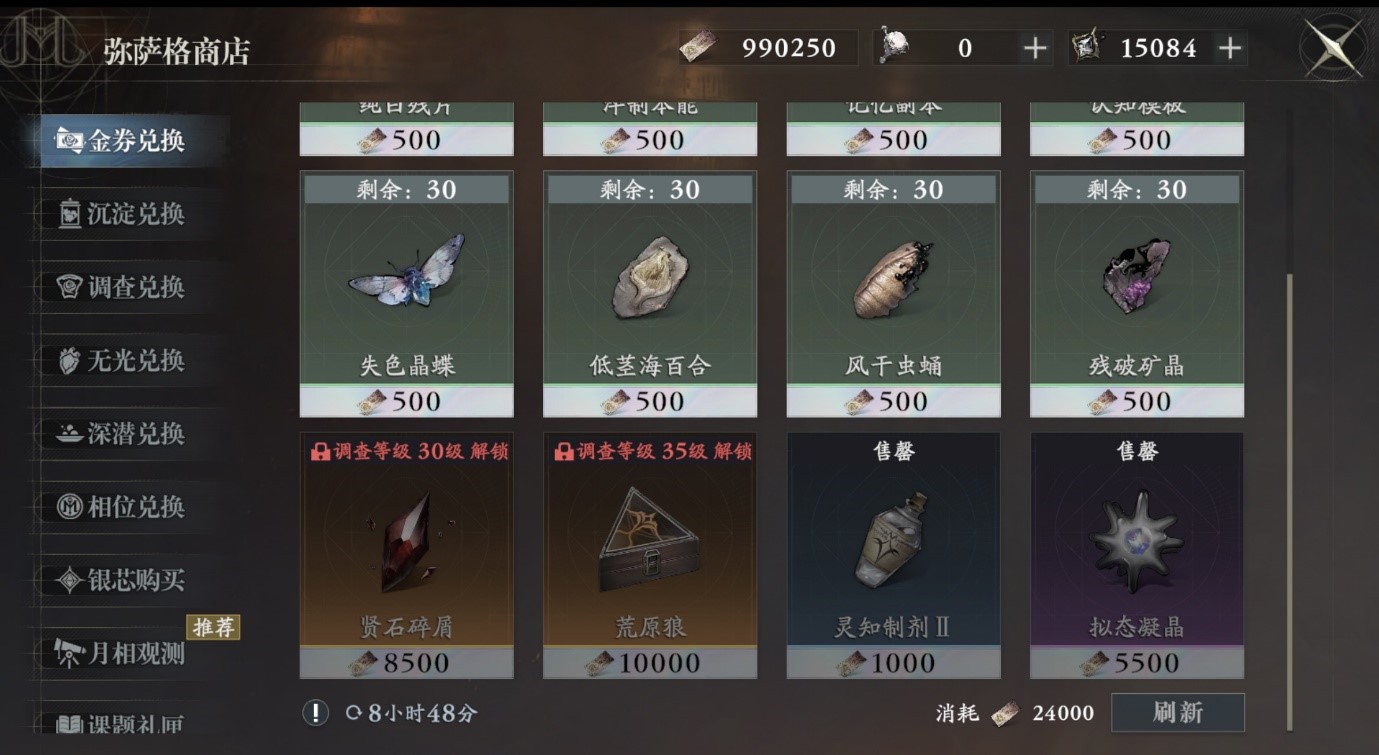Select the 风干虫蛹 item card
The image size is (1379, 755).
coord(893,295)
